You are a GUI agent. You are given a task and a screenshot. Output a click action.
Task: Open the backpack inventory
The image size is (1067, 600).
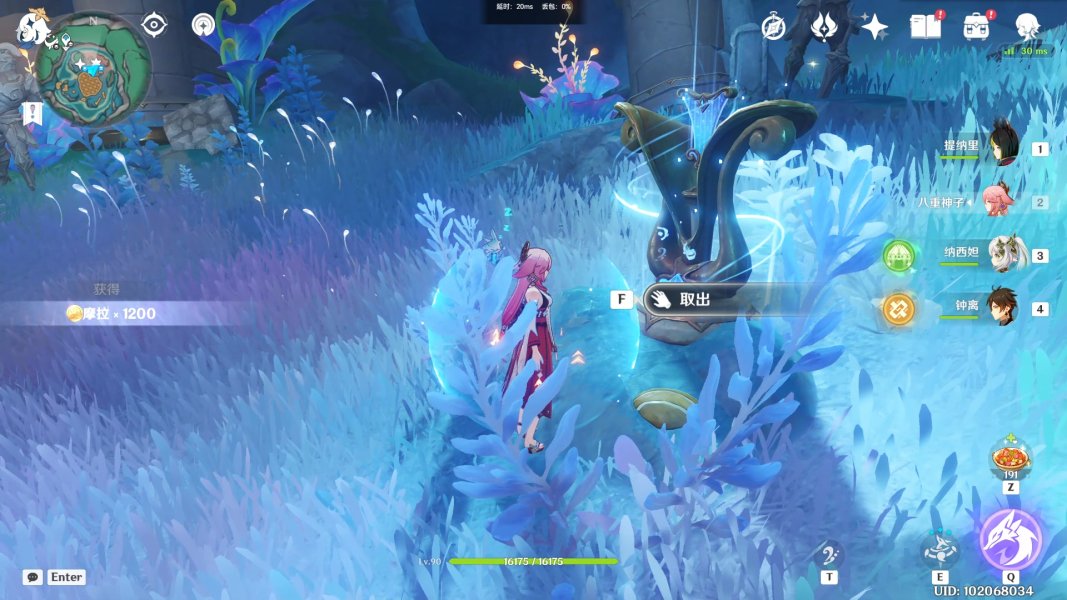[x=976, y=27]
